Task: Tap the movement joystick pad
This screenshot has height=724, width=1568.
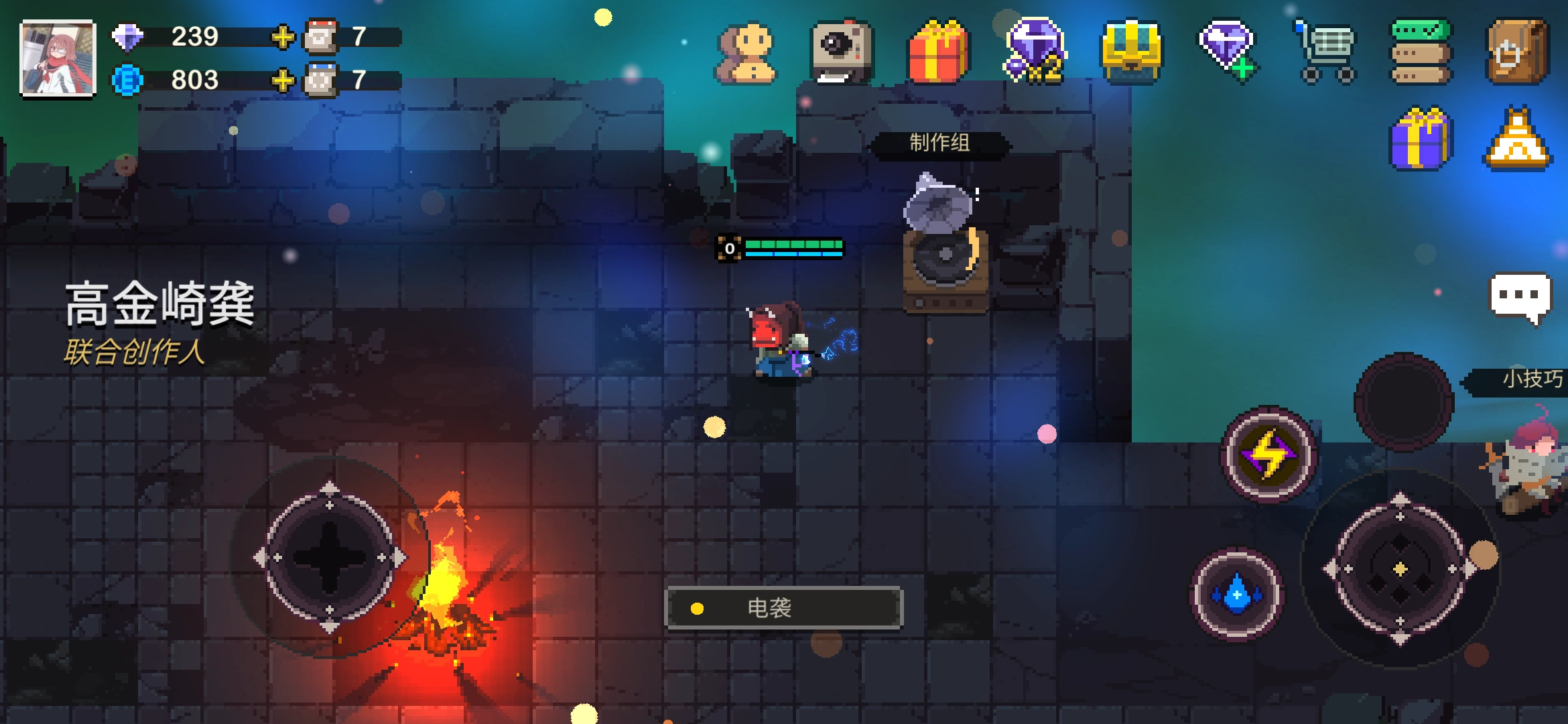Action: 330,558
